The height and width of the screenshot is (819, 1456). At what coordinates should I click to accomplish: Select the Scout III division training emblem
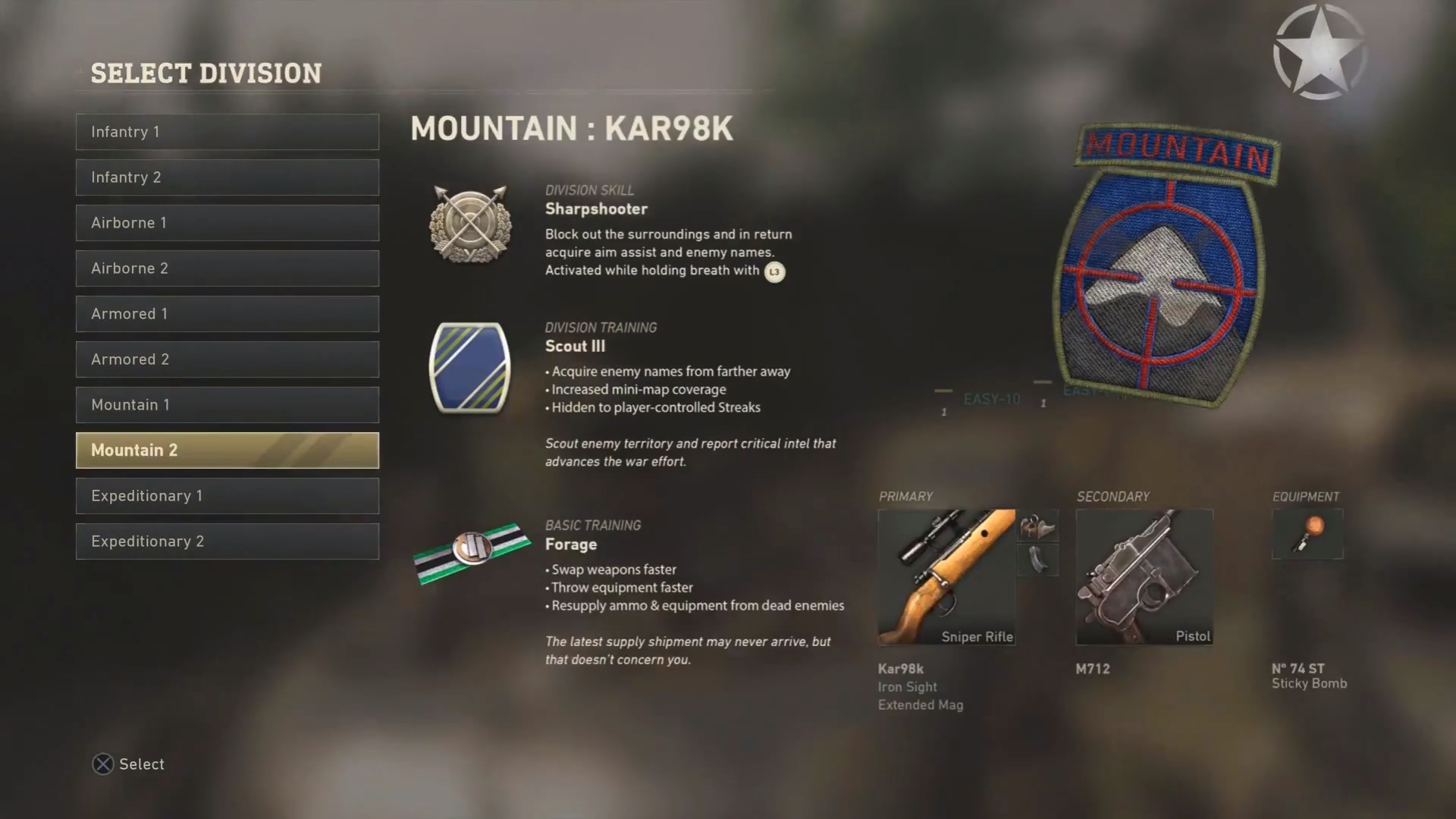[470, 368]
